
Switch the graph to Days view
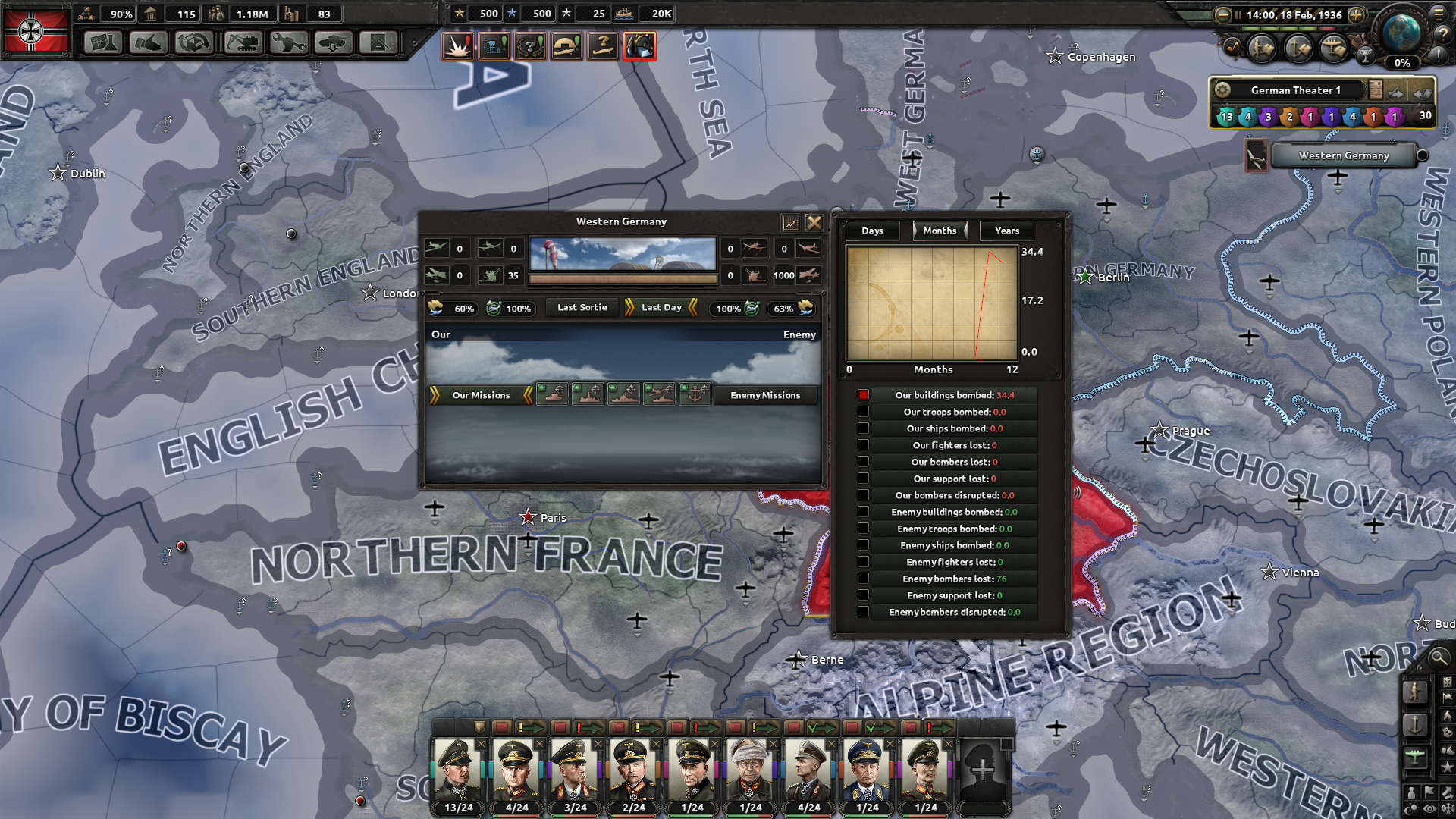pyautogui.click(x=872, y=231)
